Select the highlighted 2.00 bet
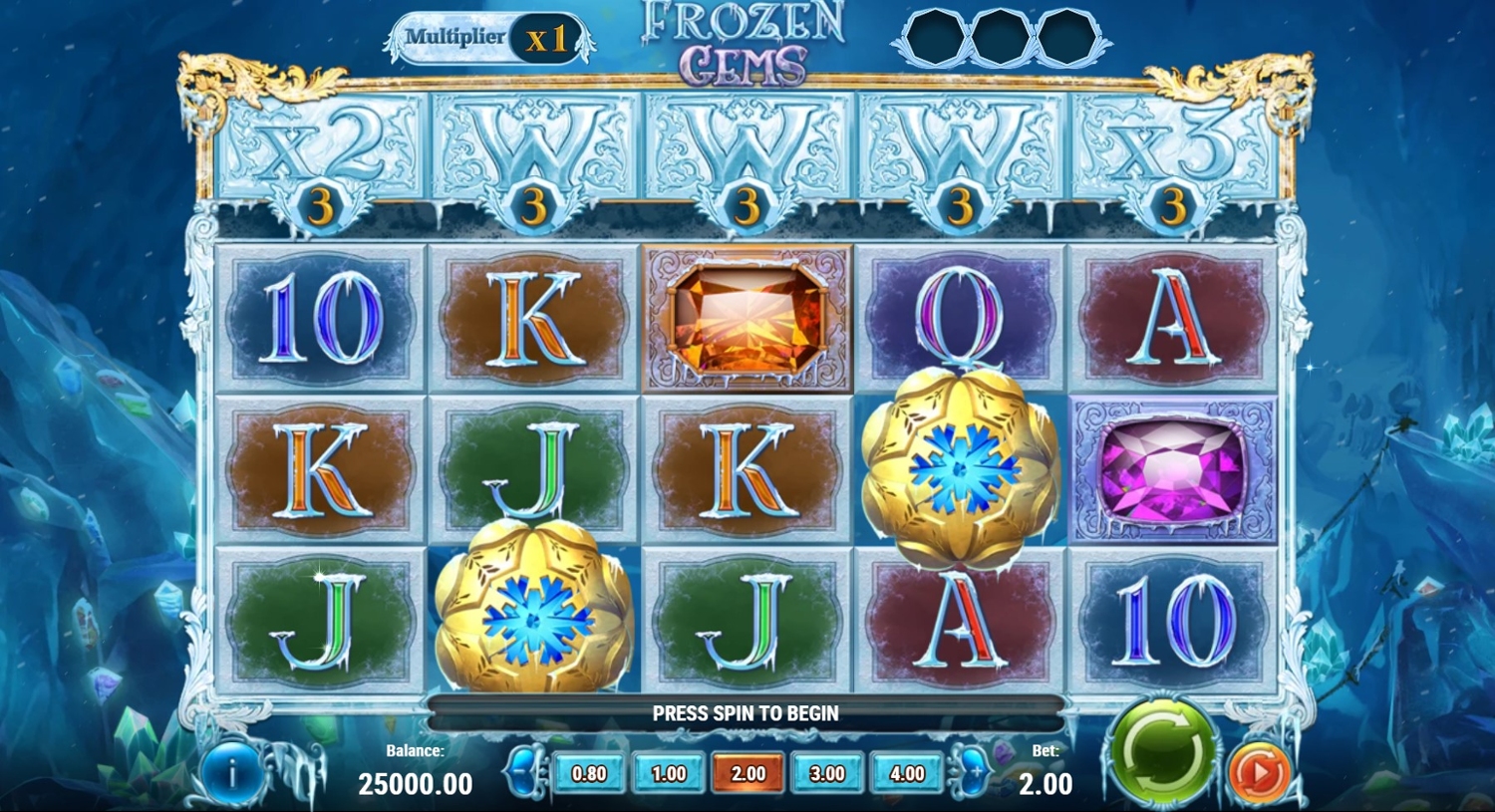This screenshot has height=812, width=1495. point(747,773)
